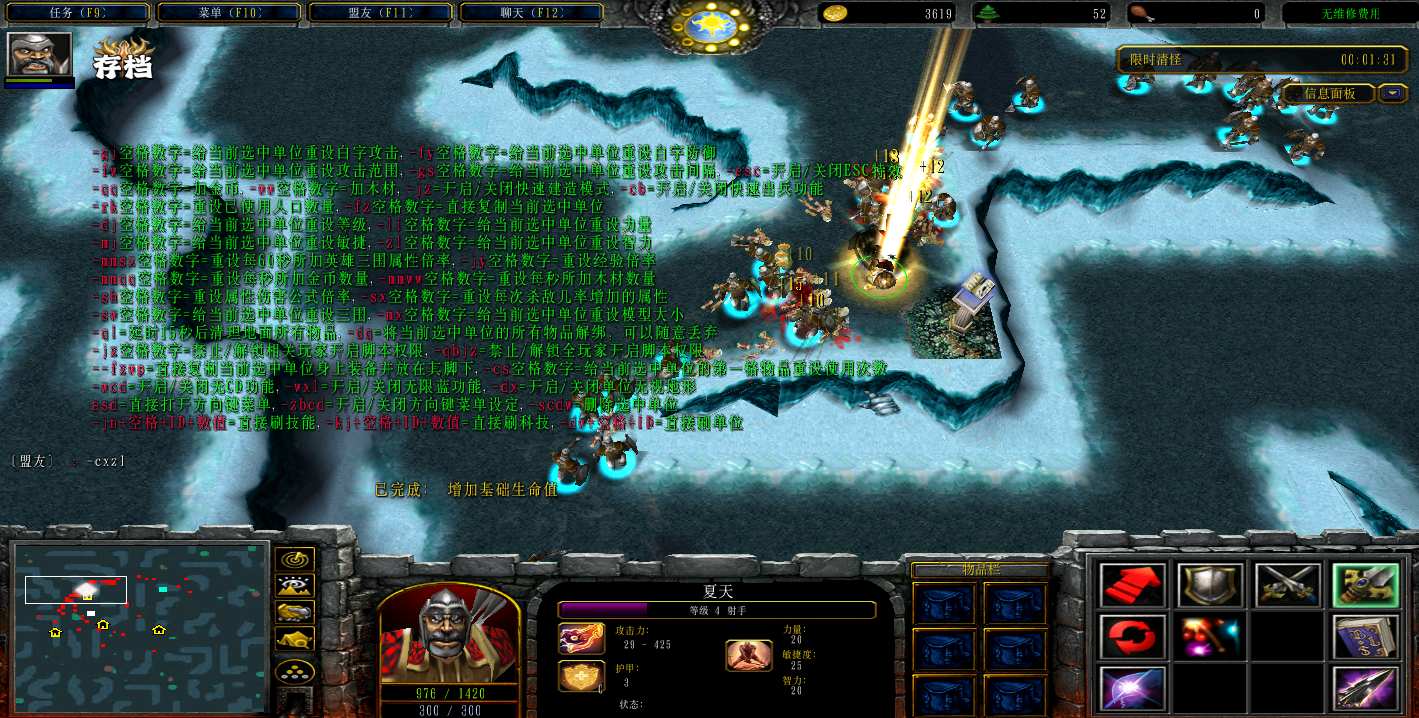Click on the minimap
This screenshot has height=718, width=1419.
pos(140,625)
